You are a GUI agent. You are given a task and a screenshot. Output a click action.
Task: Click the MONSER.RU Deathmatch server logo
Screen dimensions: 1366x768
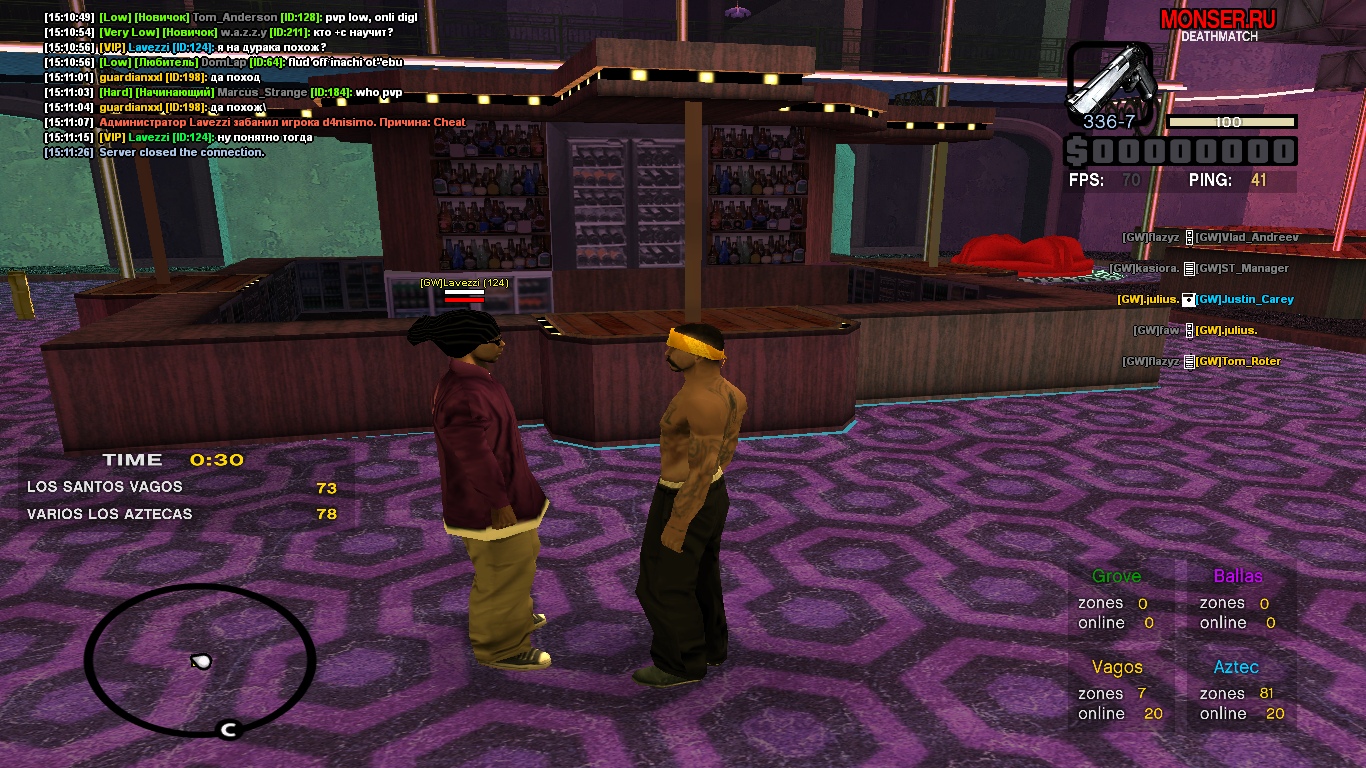pyautogui.click(x=1218, y=24)
